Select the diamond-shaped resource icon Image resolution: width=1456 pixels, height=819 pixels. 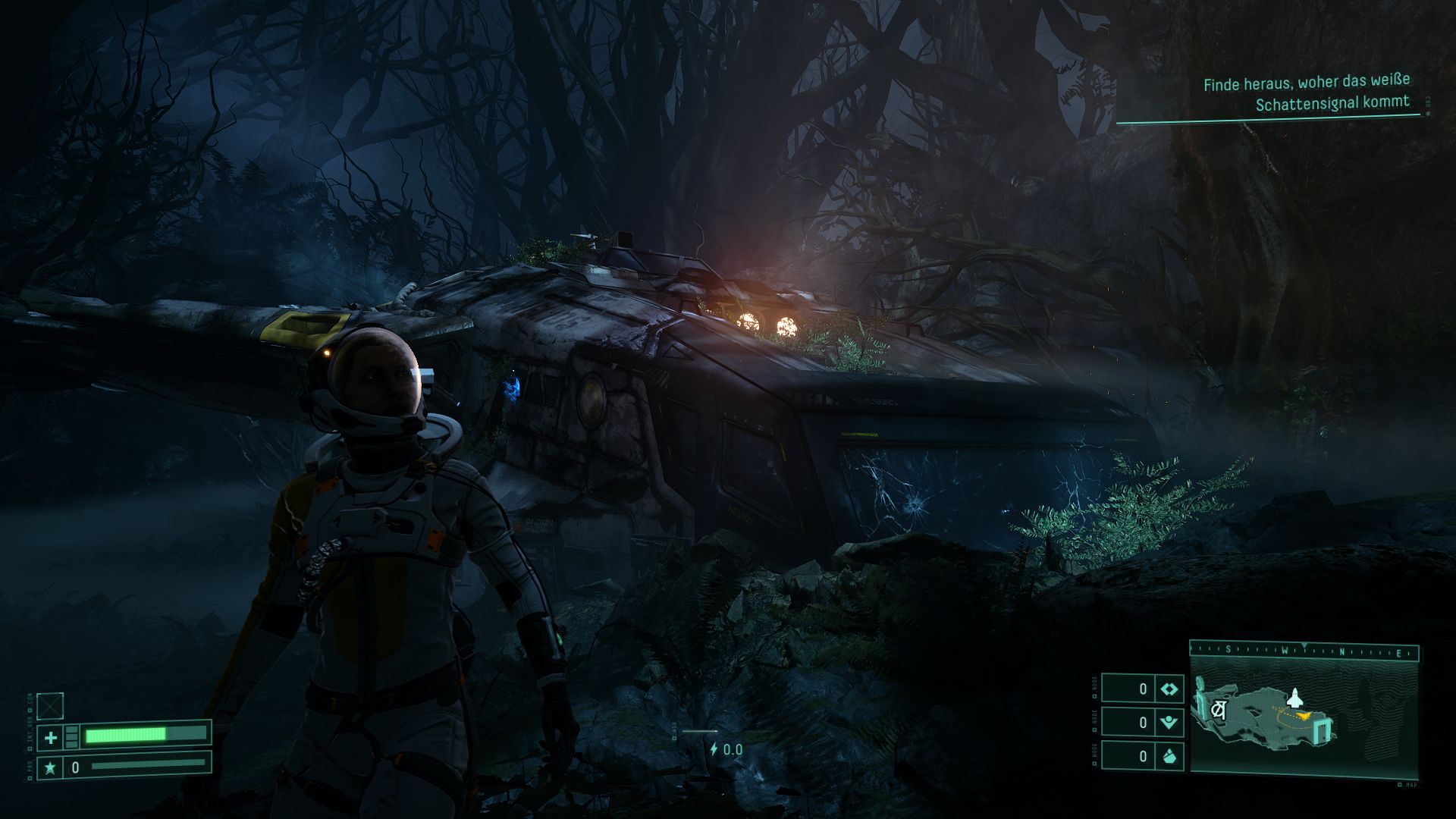click(x=1169, y=689)
